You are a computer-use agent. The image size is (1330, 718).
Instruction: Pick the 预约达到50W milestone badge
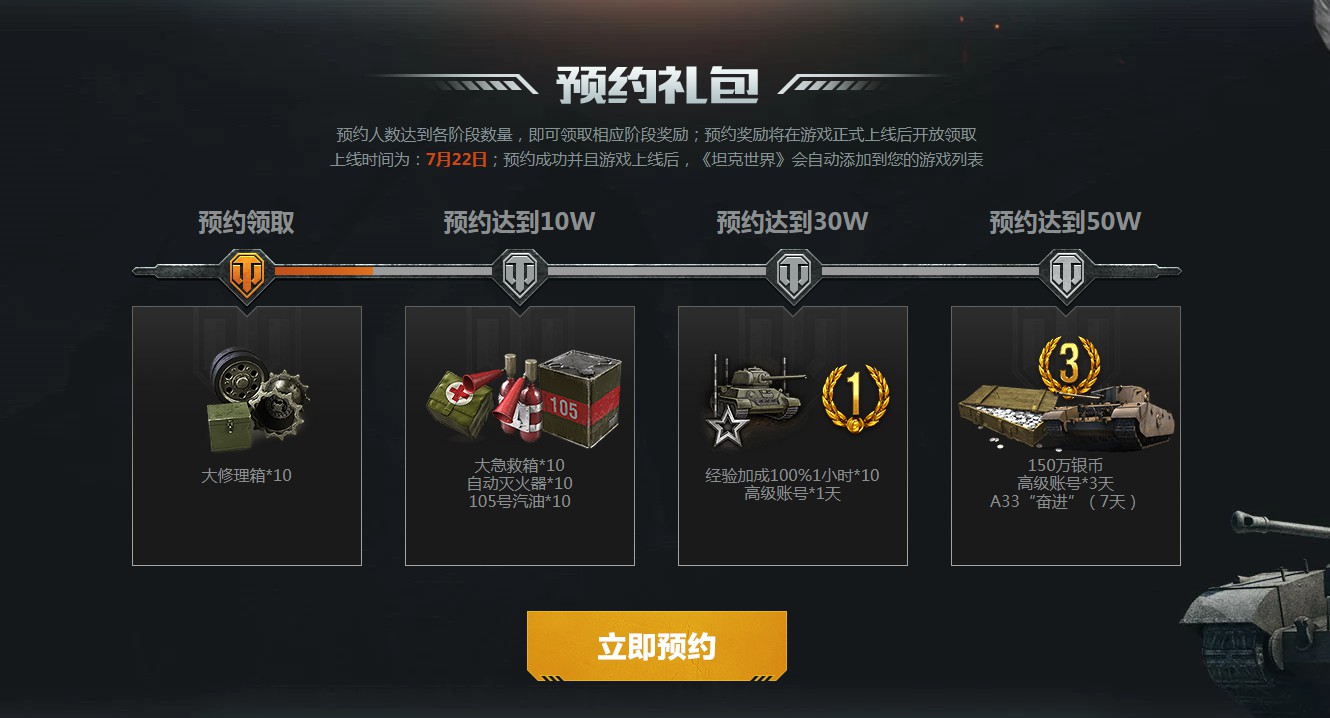pyautogui.click(x=1066, y=271)
